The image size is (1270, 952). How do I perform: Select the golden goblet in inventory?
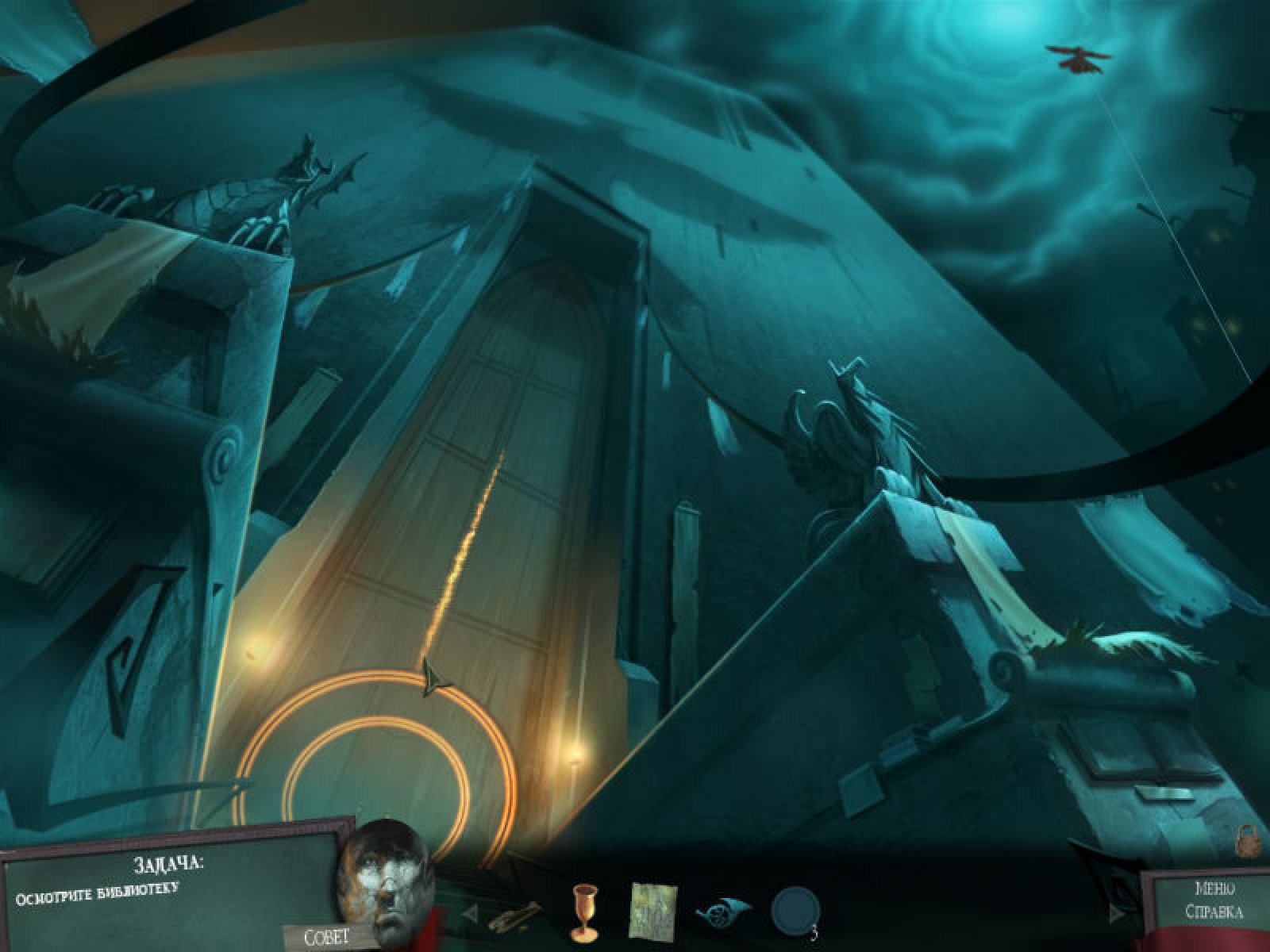pos(583,908)
